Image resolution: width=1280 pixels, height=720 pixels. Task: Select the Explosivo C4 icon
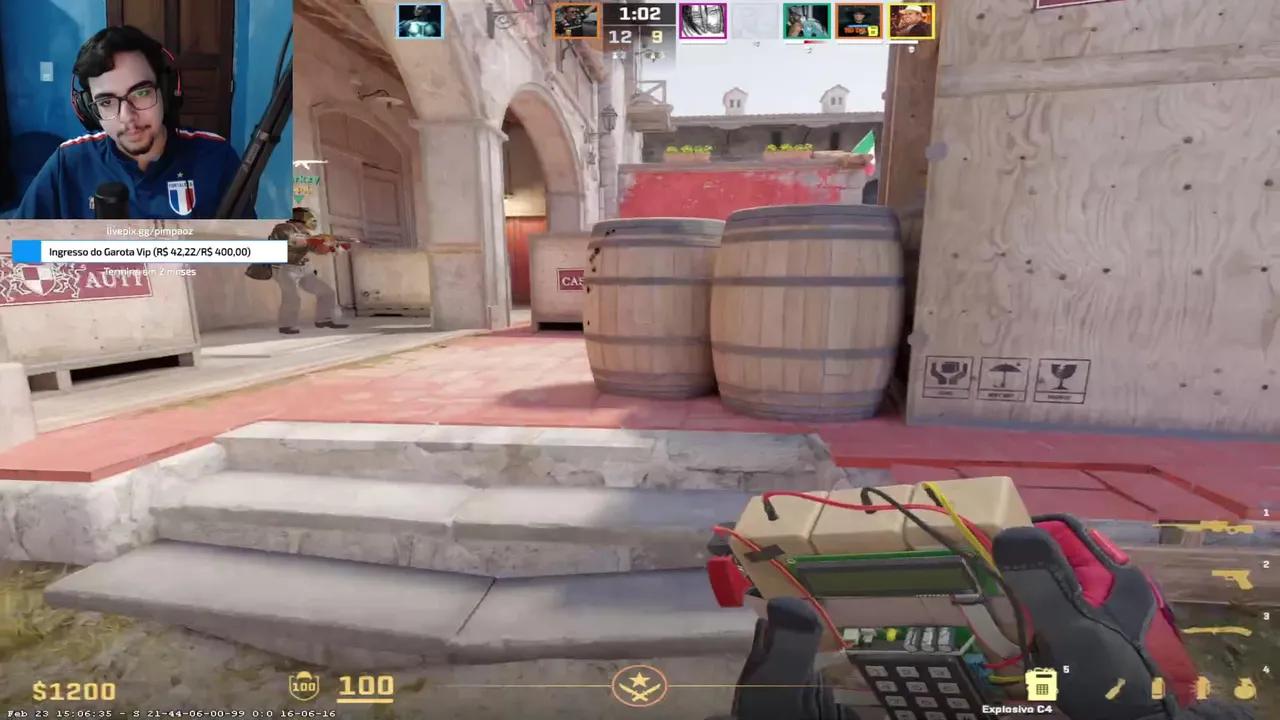(1043, 684)
